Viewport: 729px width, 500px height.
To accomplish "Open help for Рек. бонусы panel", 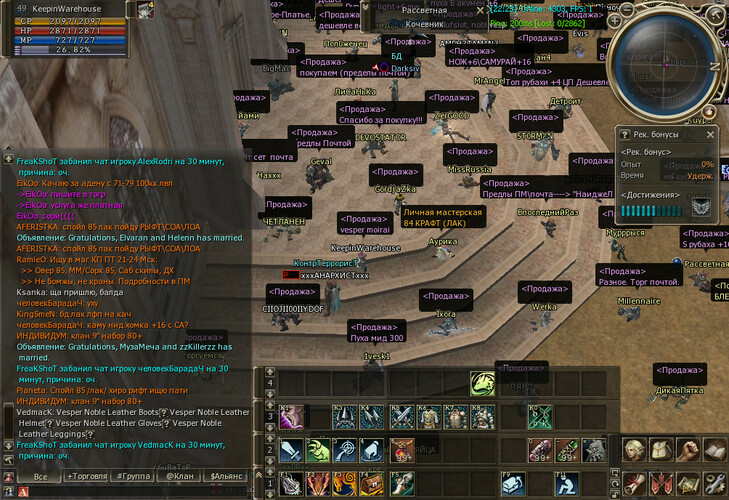I will click(x=625, y=133).
